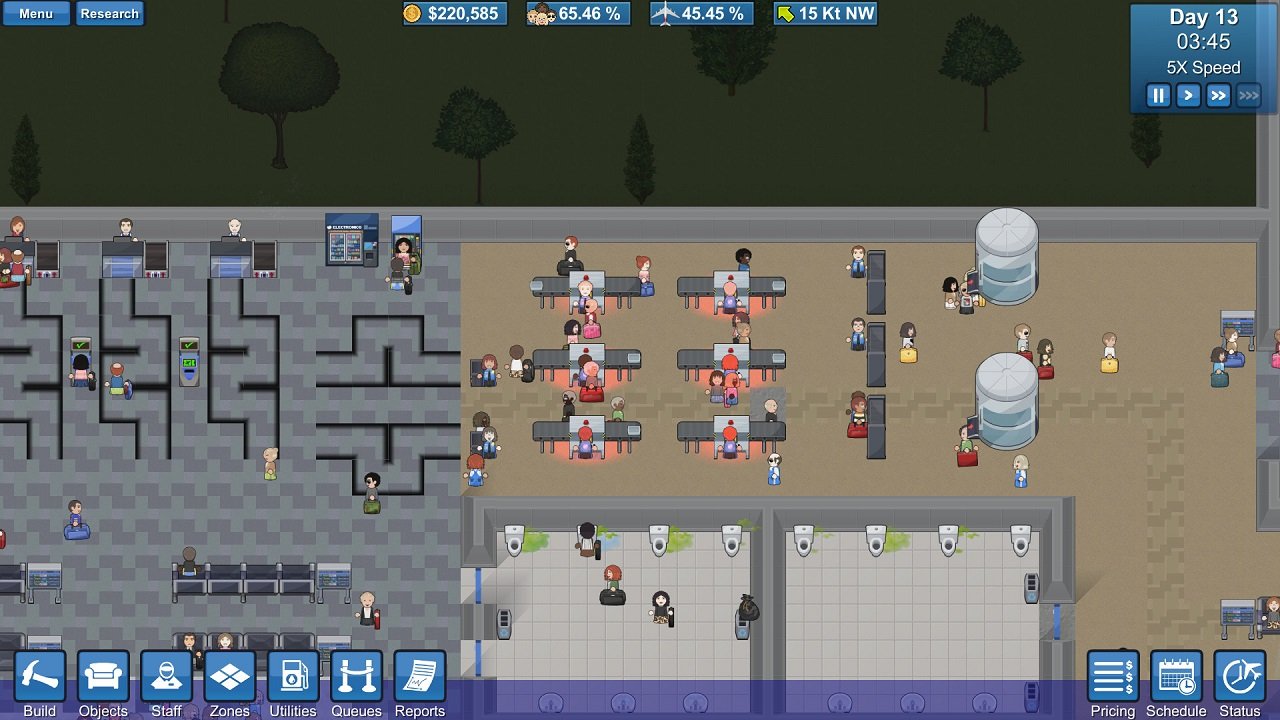Image resolution: width=1280 pixels, height=720 pixels.
Task: Open the Objects panel
Action: pos(103,676)
